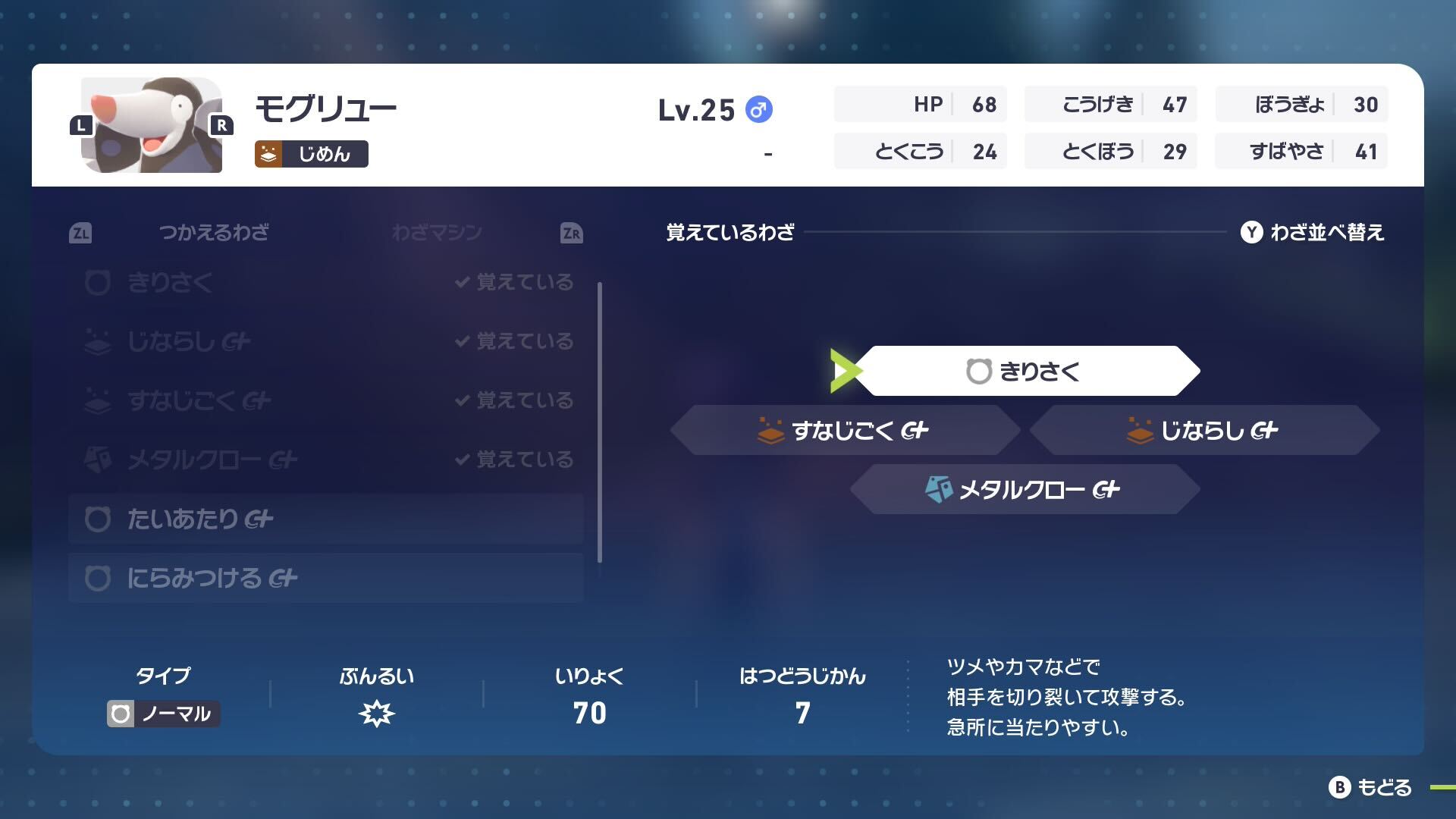Click the steel-type icon beside メタルクロー
This screenshot has width=1456, height=819.
[939, 489]
